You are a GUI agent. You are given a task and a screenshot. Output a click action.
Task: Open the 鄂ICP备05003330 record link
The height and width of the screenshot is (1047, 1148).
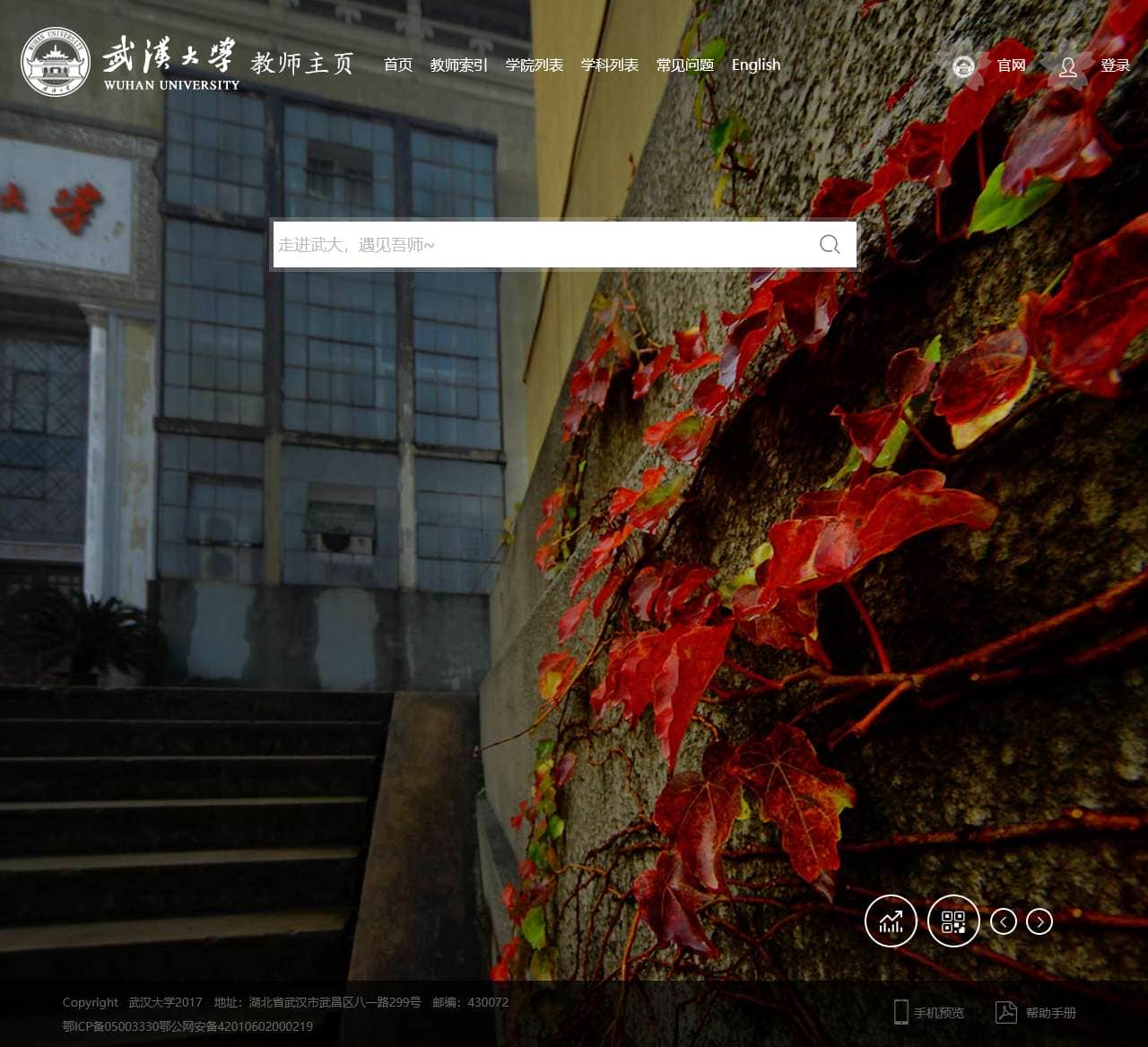click(x=110, y=1026)
